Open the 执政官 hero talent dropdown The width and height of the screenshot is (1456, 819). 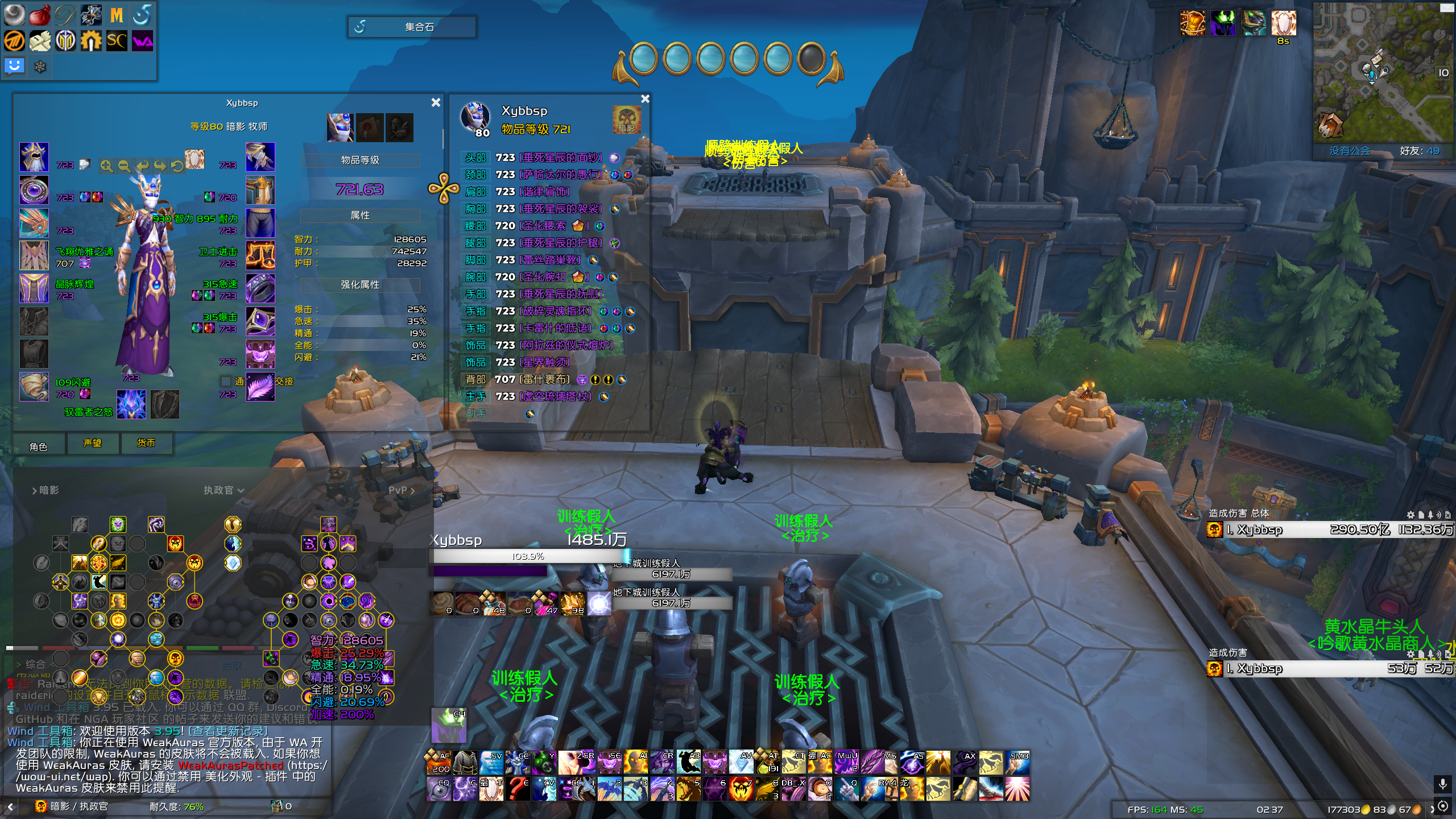[224, 490]
